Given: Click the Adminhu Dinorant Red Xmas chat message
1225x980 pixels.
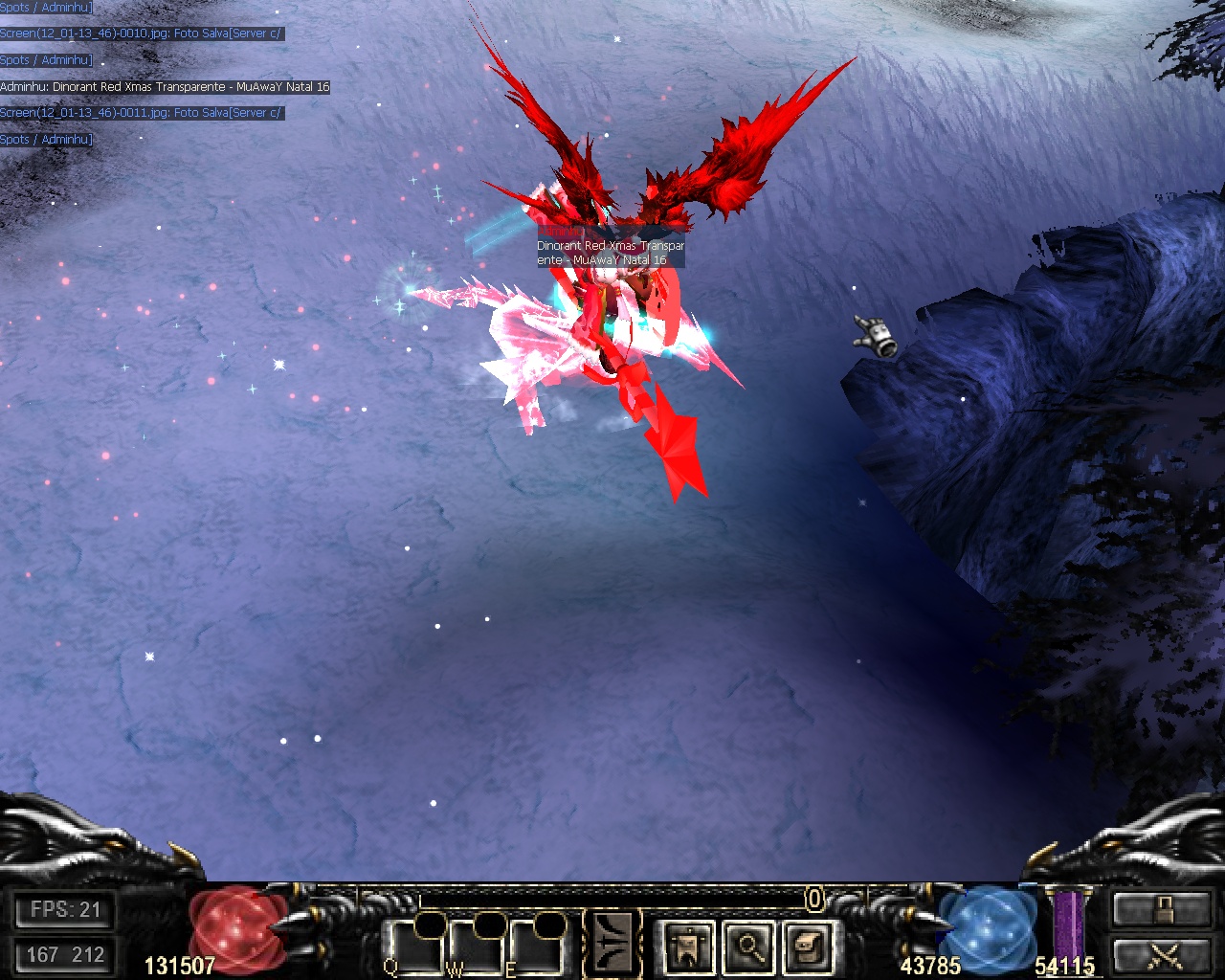Looking at the screenshot, I should coord(165,87).
